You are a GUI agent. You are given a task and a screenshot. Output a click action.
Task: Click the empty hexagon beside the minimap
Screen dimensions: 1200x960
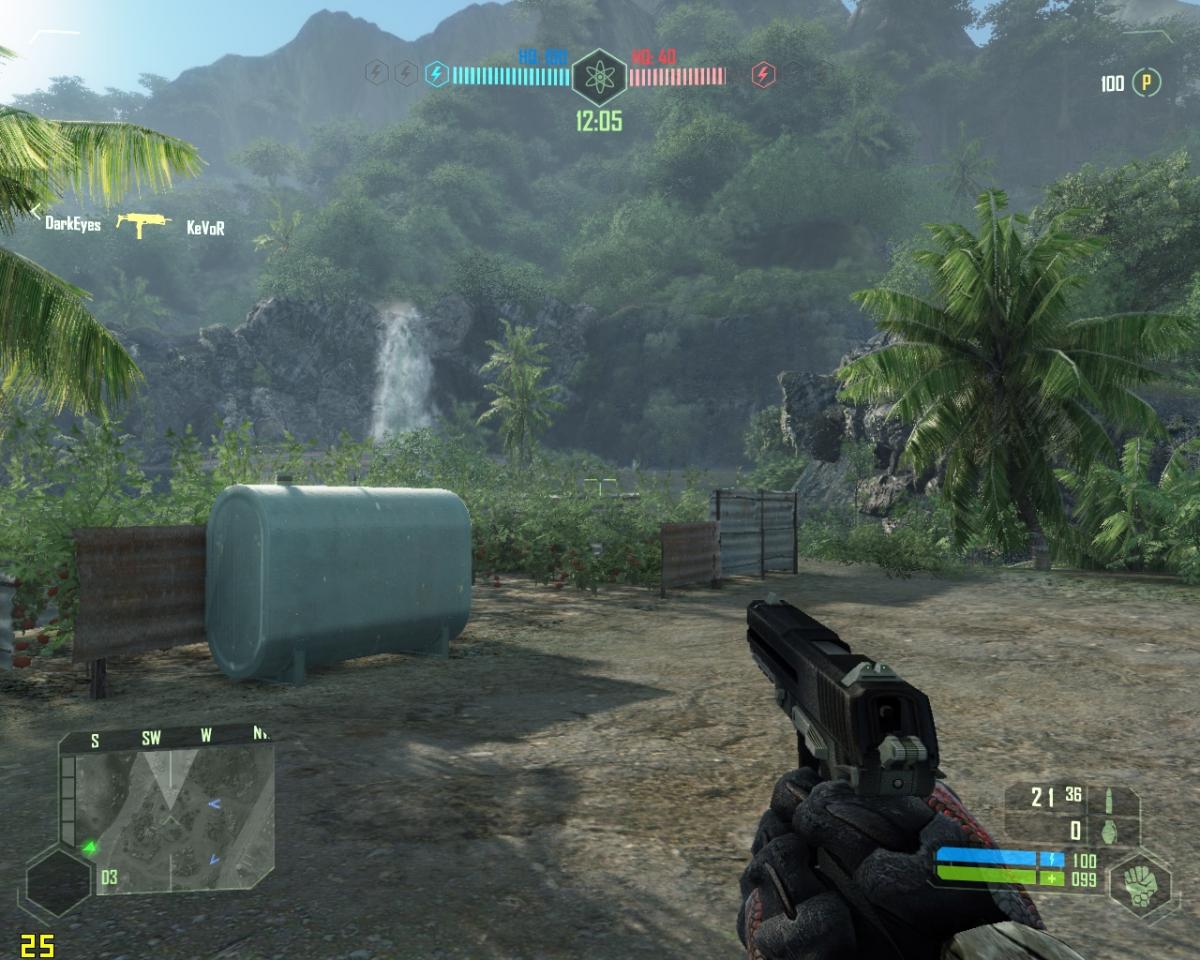tap(58, 881)
